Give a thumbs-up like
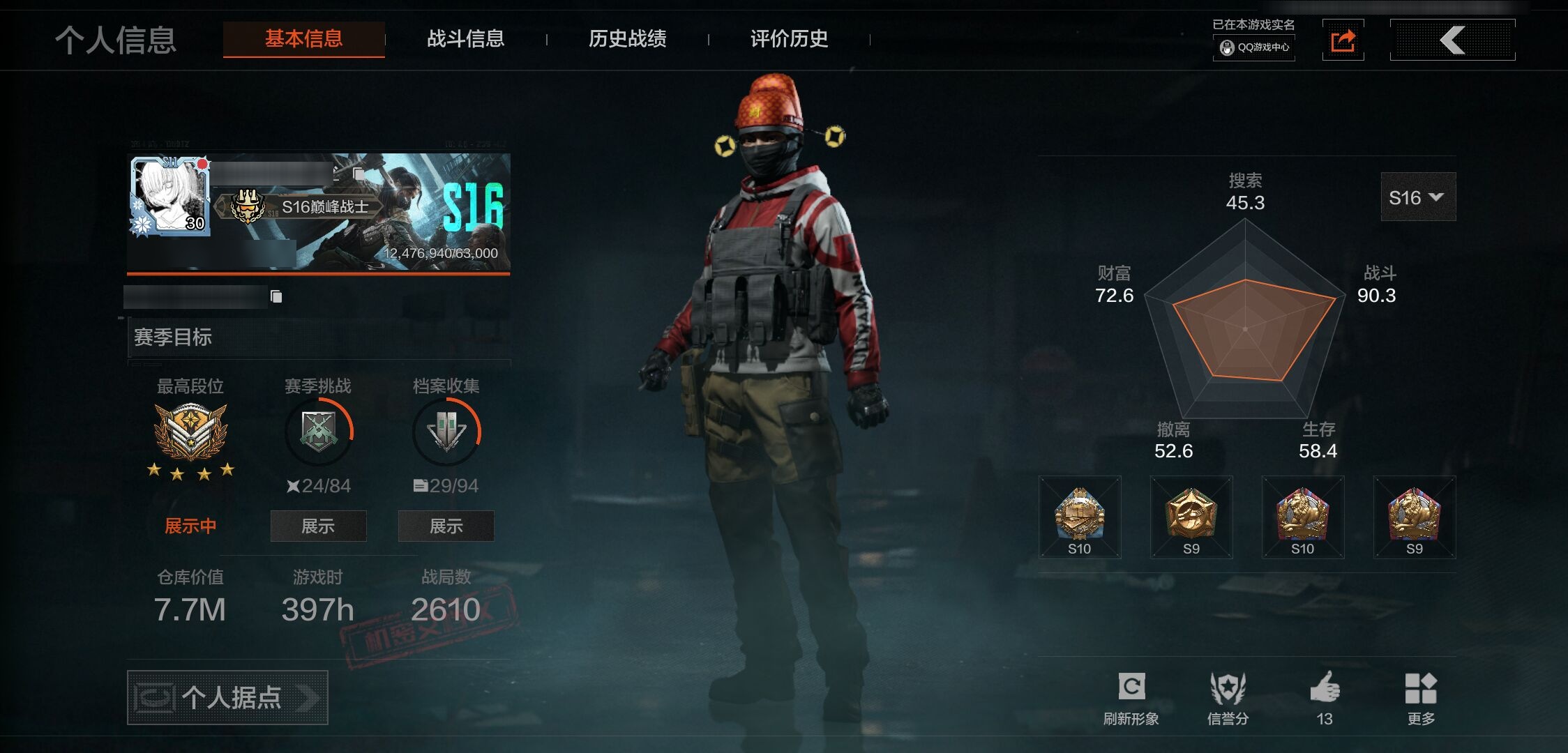 pos(1325,698)
